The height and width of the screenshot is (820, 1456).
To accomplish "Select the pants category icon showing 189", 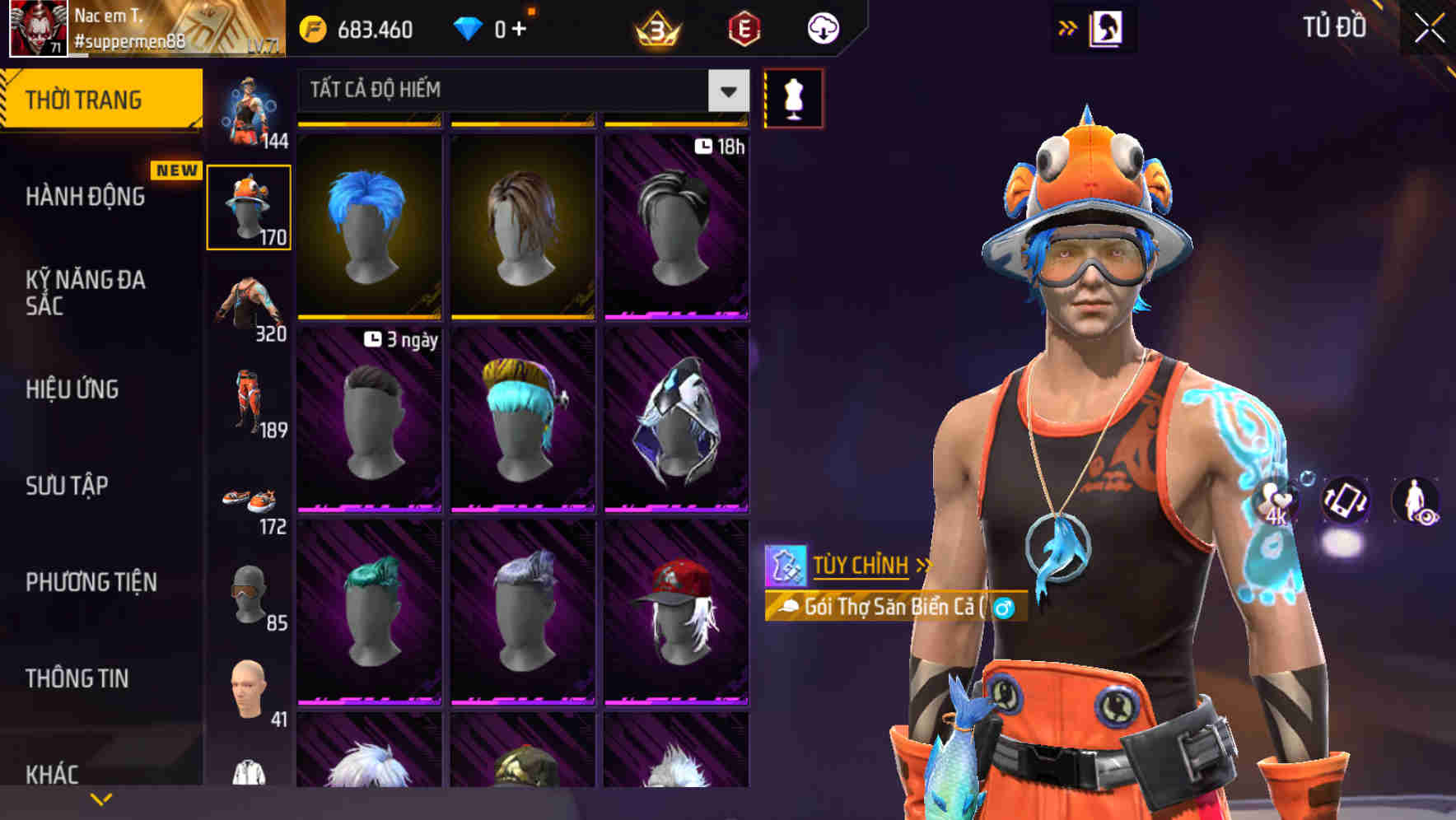I will (x=250, y=401).
